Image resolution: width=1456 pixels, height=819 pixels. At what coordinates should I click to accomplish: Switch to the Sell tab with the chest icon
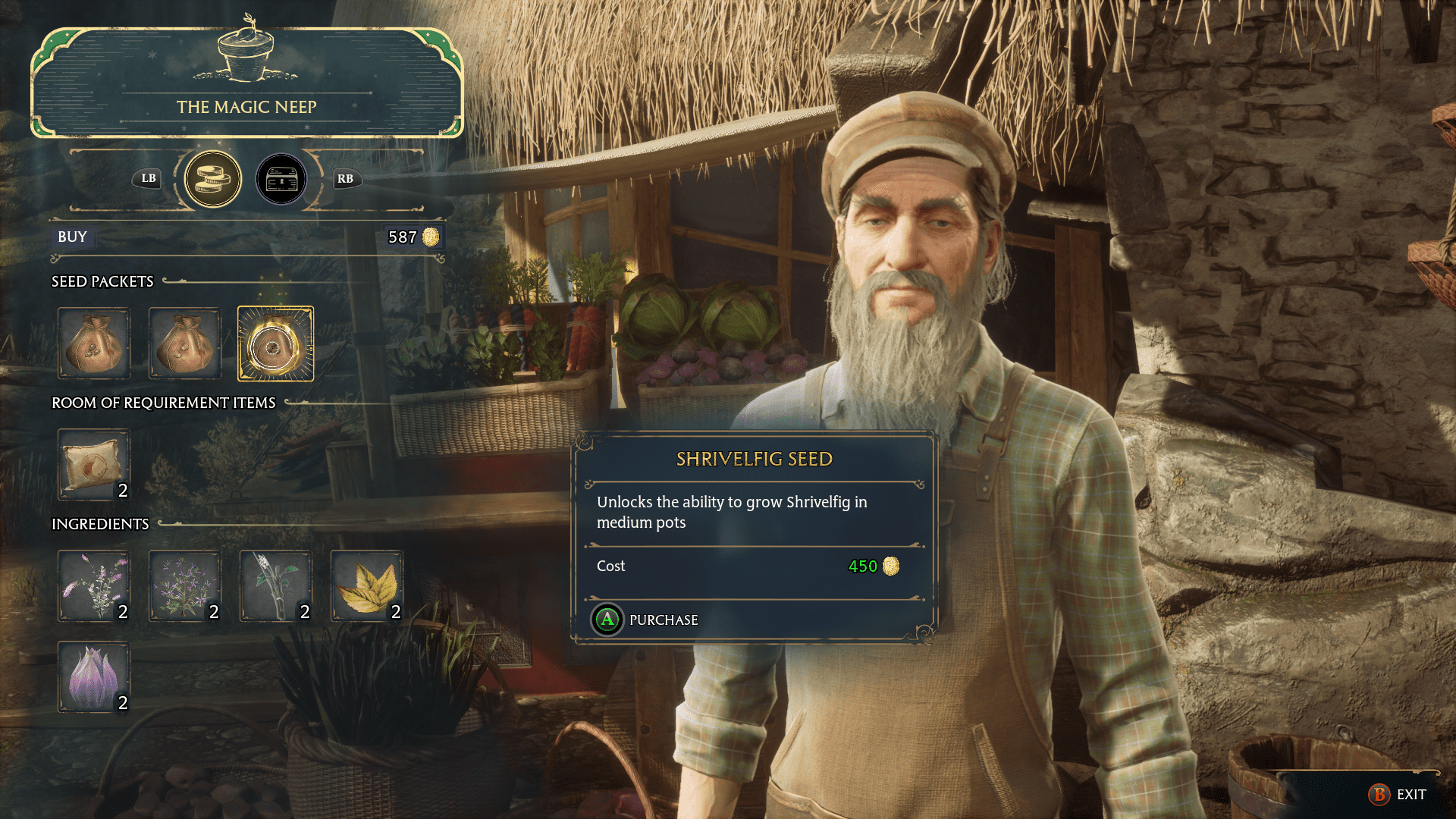(281, 179)
